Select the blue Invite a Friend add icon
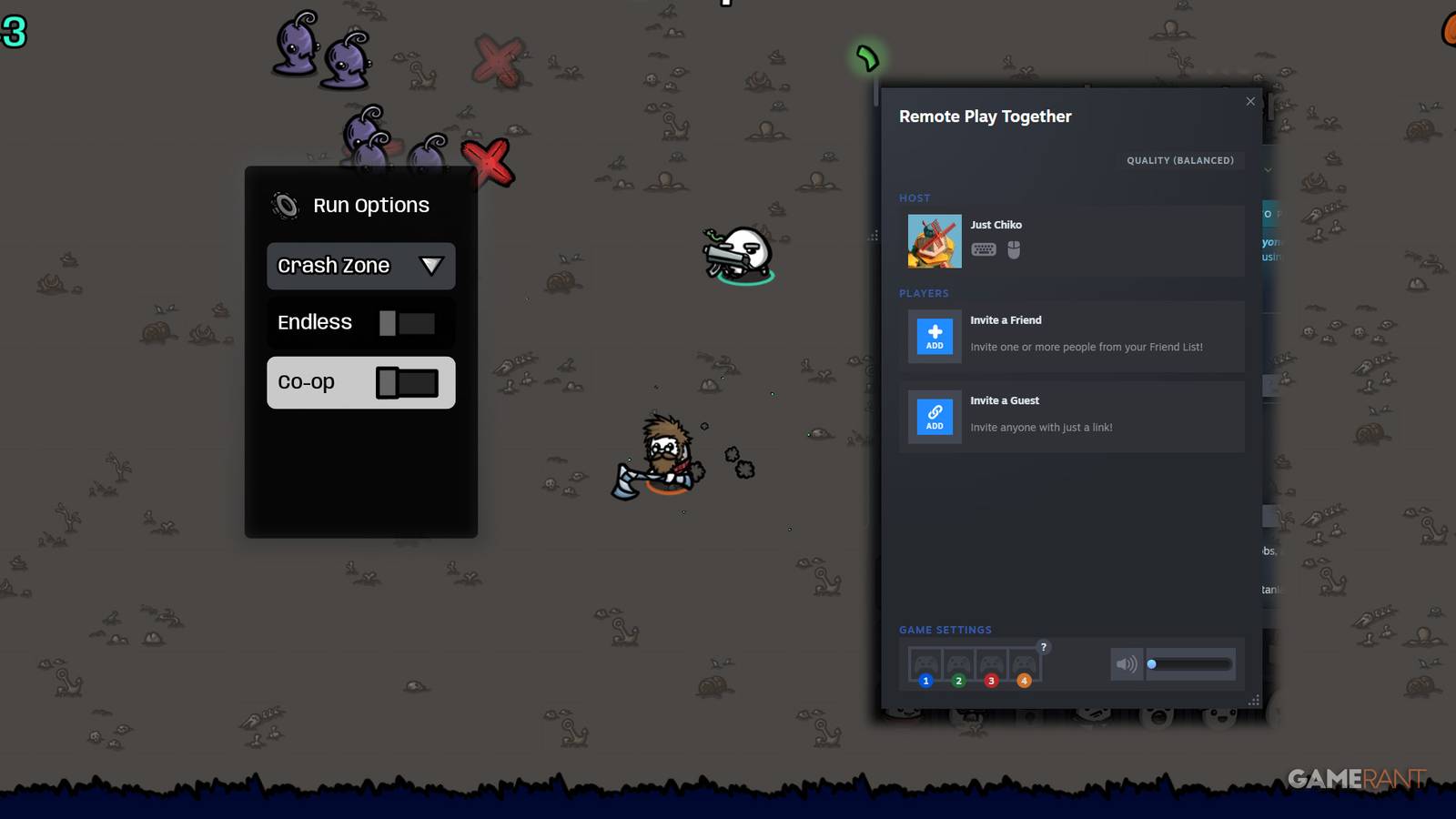1456x819 pixels. (x=934, y=337)
